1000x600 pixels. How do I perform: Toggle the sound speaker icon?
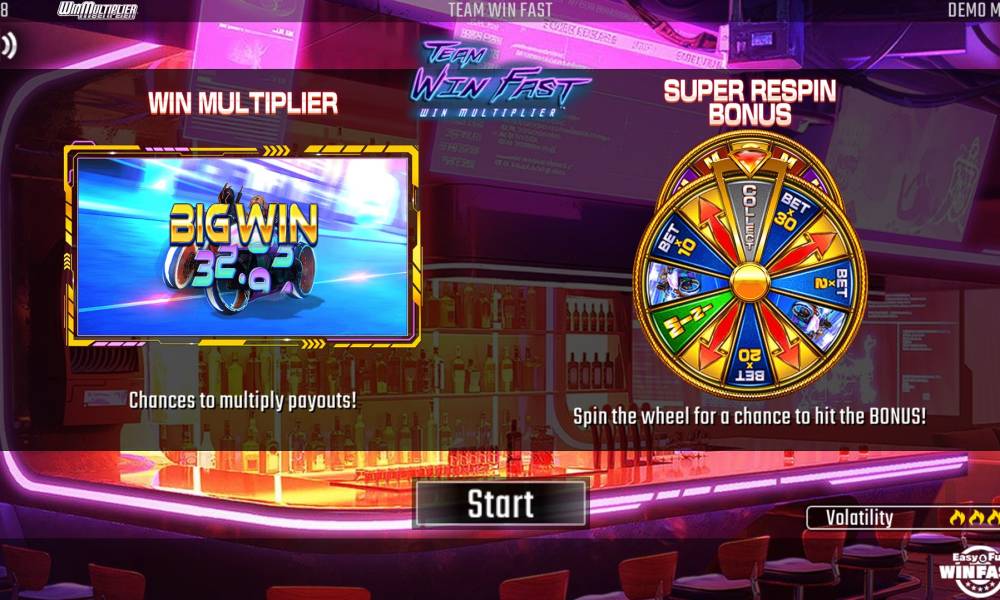(x=8, y=45)
